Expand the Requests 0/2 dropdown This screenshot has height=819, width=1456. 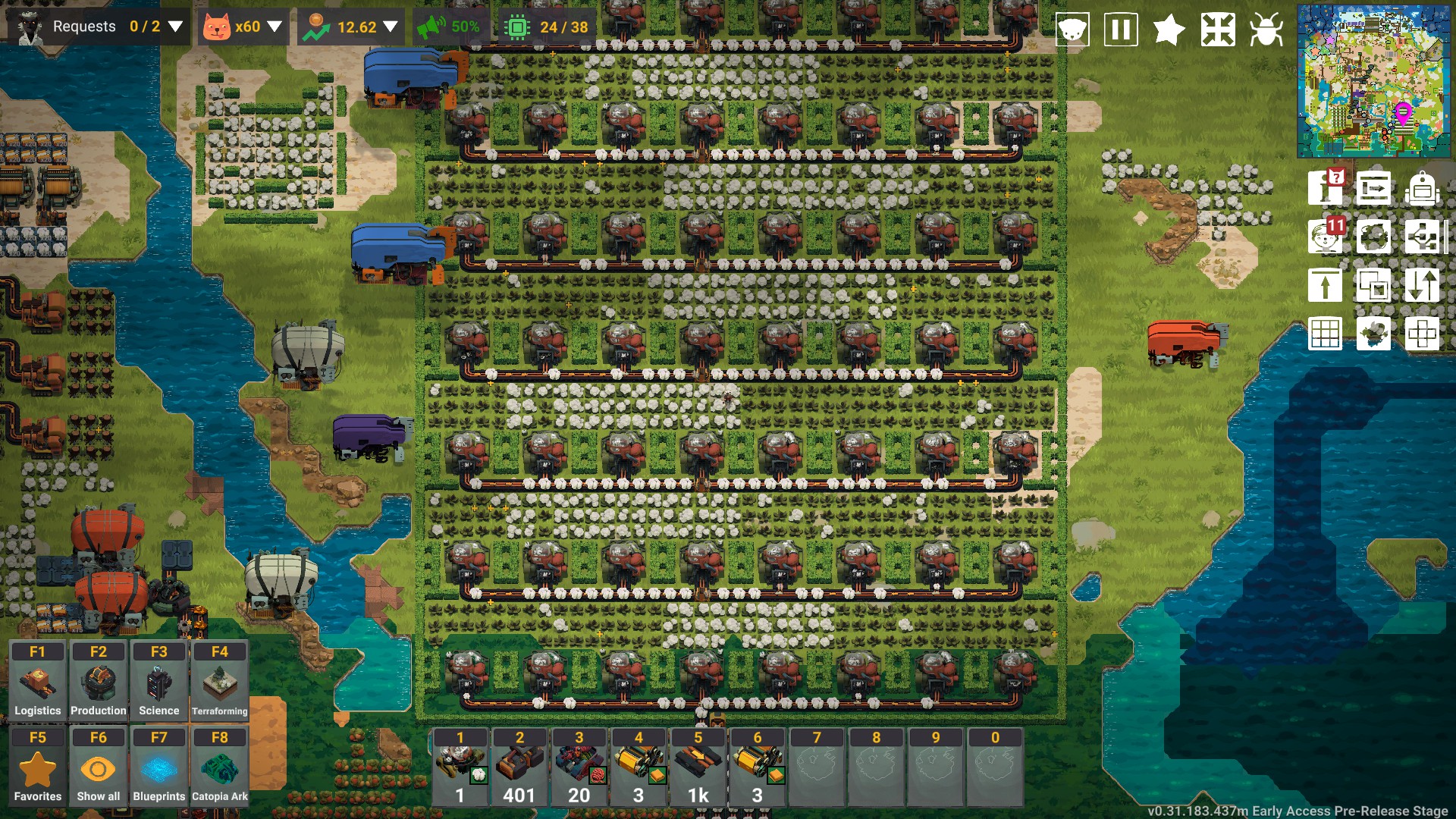[x=176, y=27]
